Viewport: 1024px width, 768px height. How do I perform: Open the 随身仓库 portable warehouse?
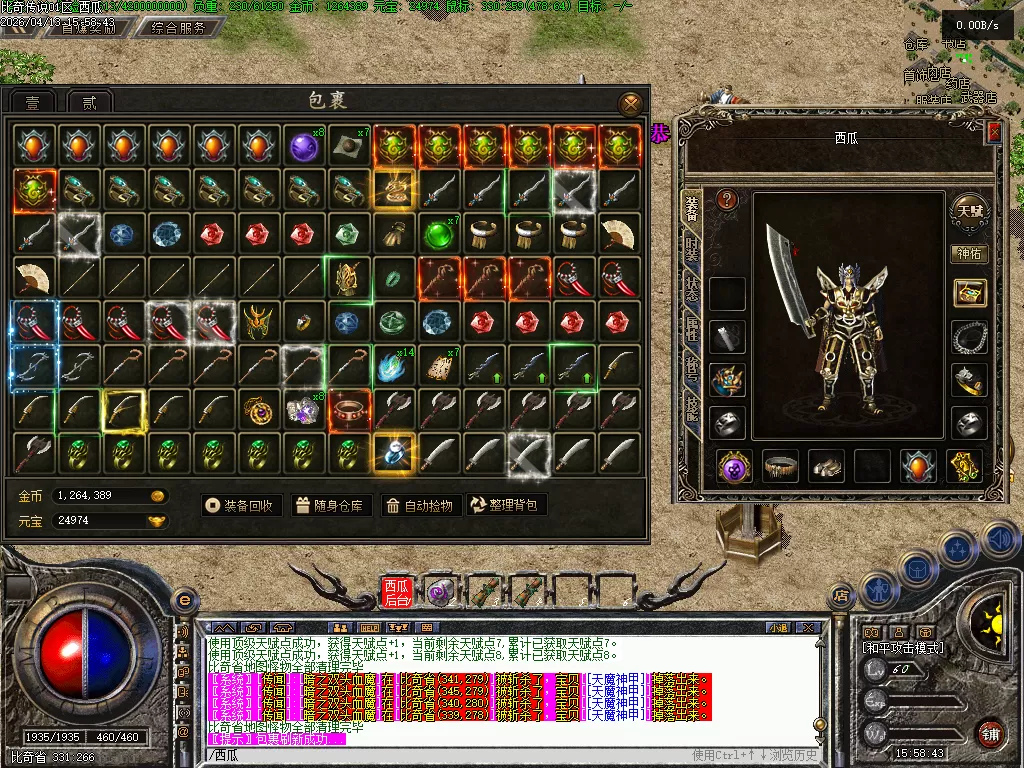pos(330,505)
